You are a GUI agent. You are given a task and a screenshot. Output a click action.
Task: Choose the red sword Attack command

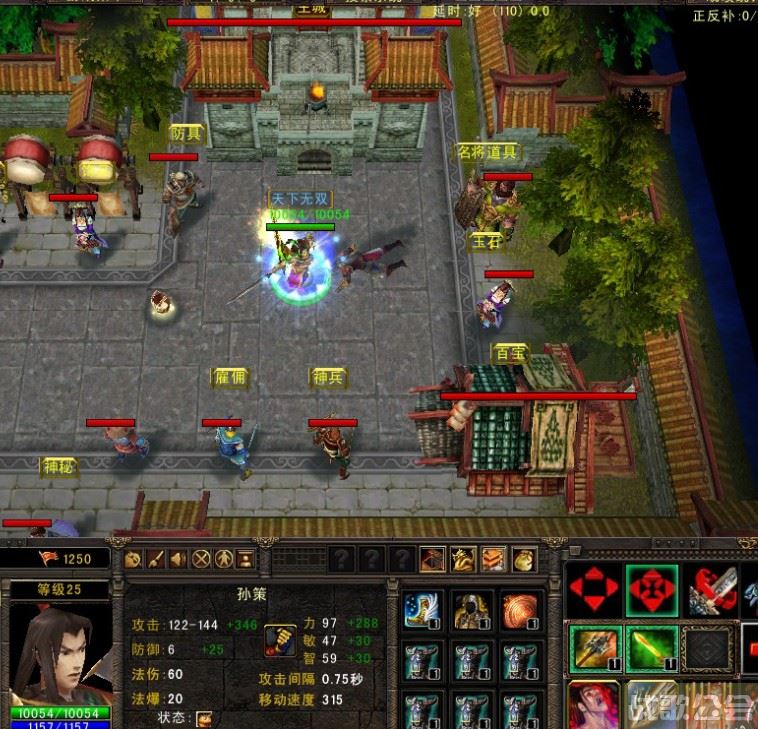pos(711,591)
